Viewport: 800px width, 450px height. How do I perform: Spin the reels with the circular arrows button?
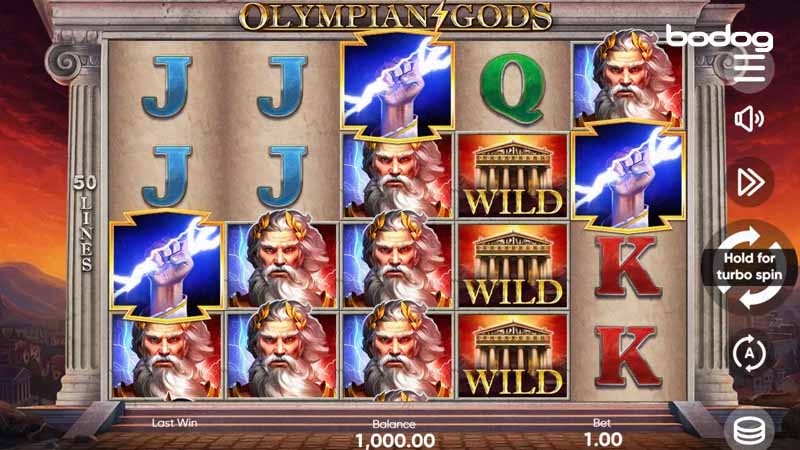coord(750,267)
